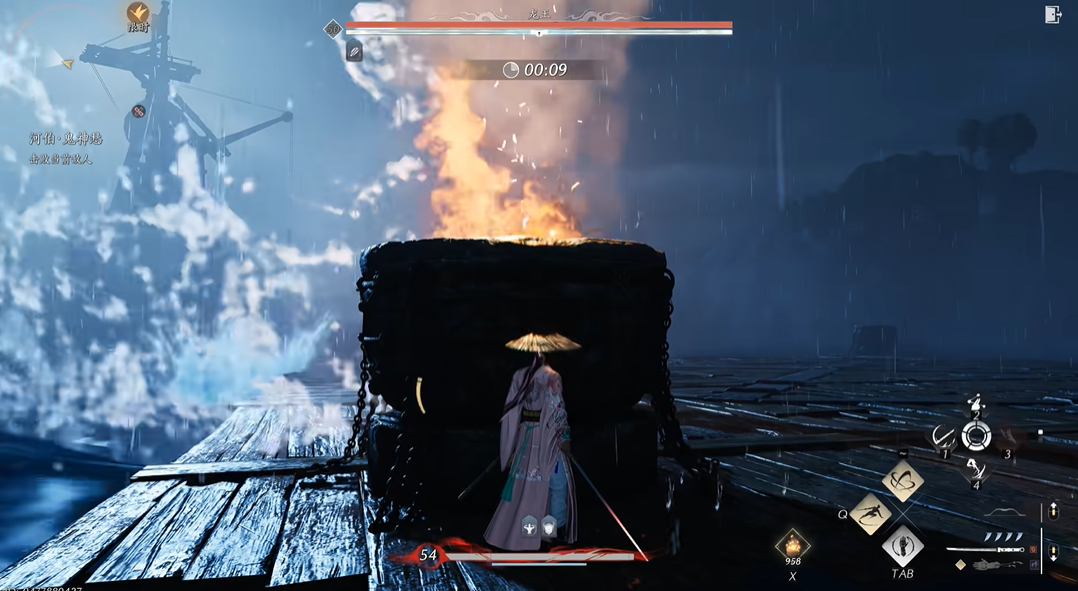This screenshot has height=591, width=1078.
Task: Open the 河伯·鬼神悲 objective tracker
Action: tap(66, 139)
